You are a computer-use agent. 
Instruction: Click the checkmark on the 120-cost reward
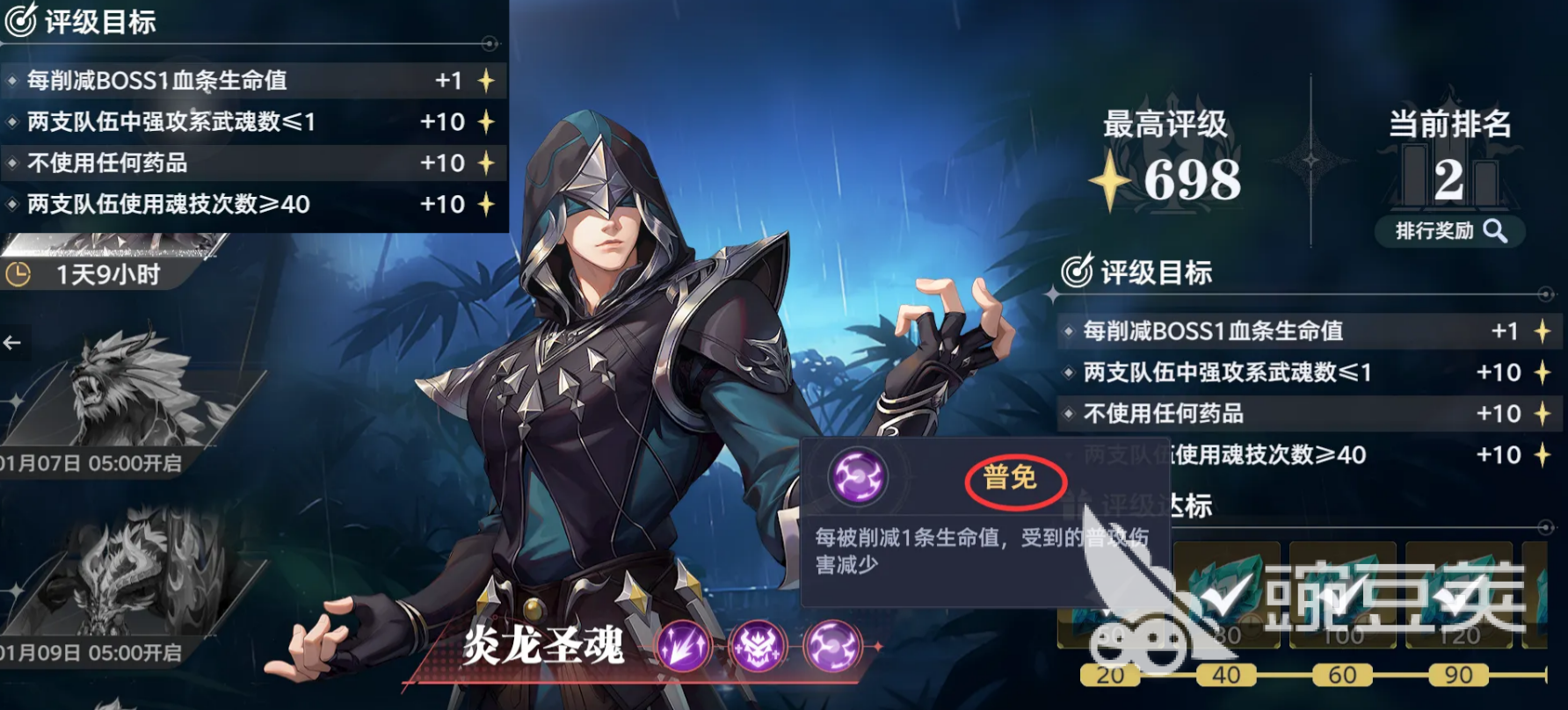coord(1457,597)
